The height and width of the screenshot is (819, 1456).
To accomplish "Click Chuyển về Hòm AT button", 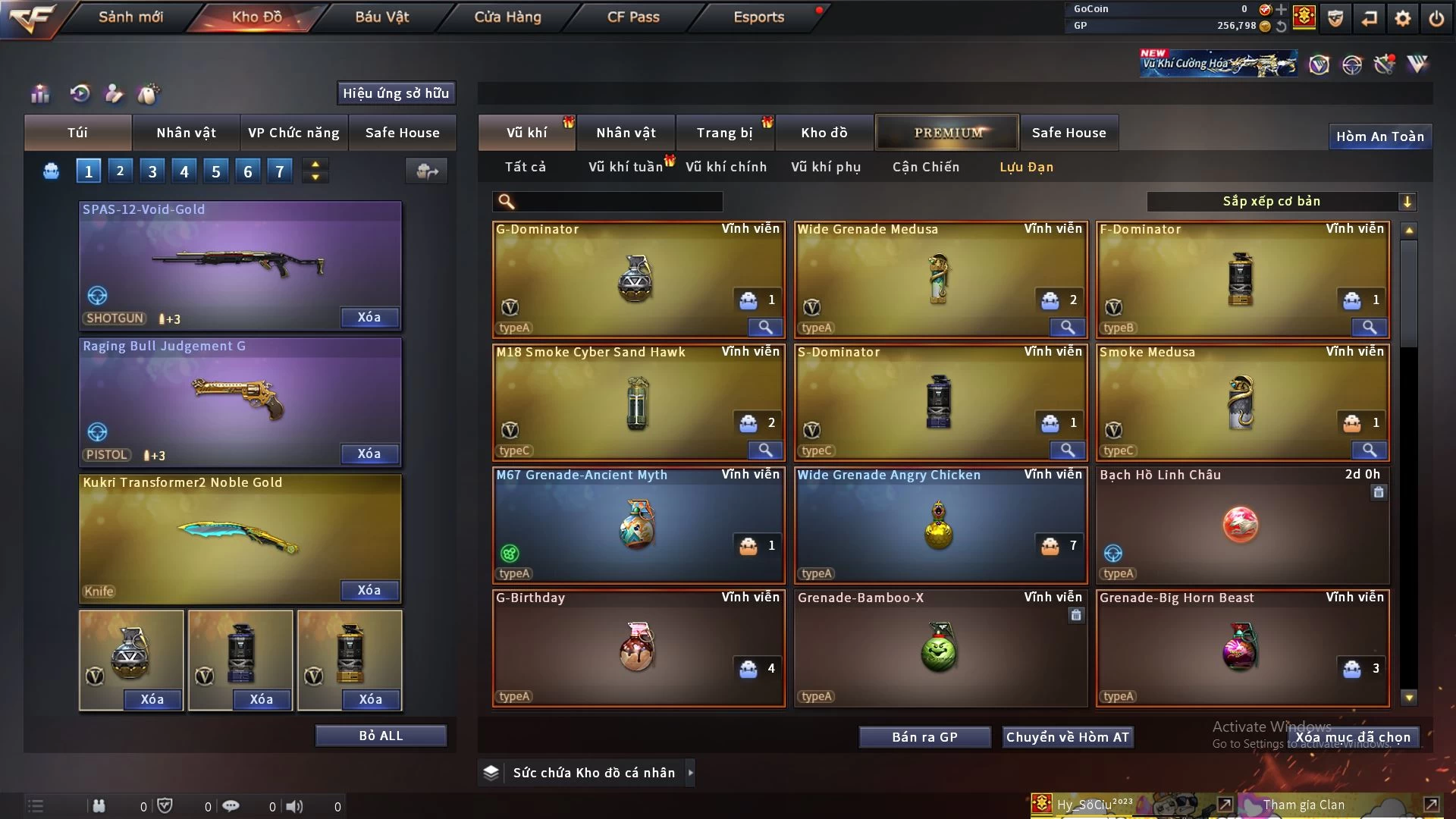I will (1067, 737).
